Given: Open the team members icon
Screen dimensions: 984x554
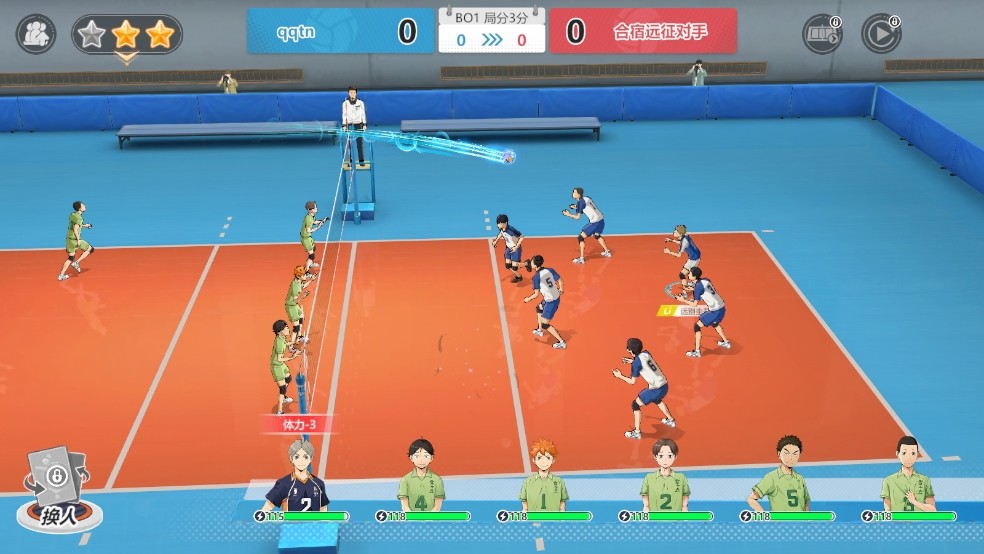Looking at the screenshot, I should point(36,34).
